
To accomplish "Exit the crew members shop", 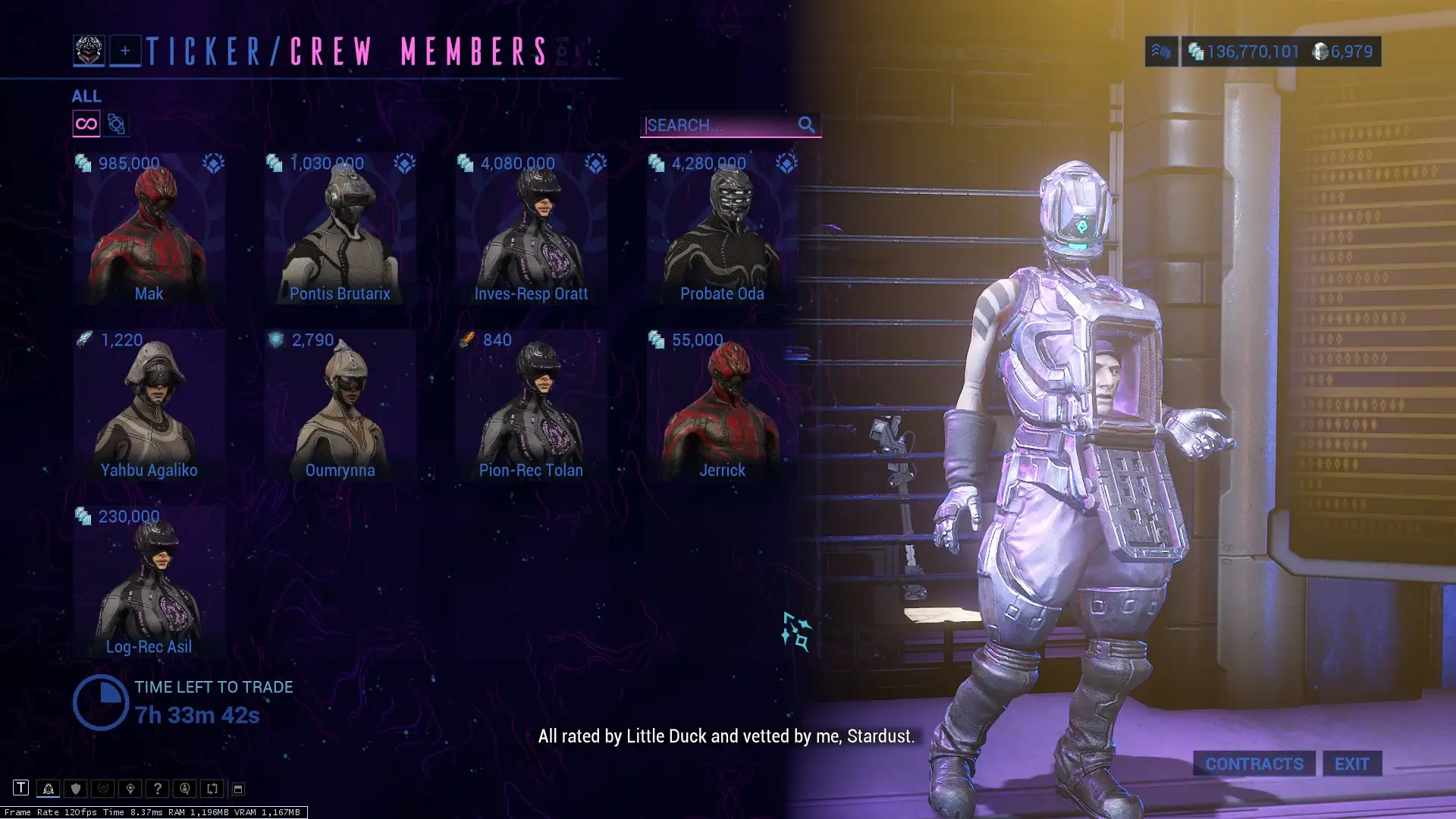I will click(x=1352, y=764).
